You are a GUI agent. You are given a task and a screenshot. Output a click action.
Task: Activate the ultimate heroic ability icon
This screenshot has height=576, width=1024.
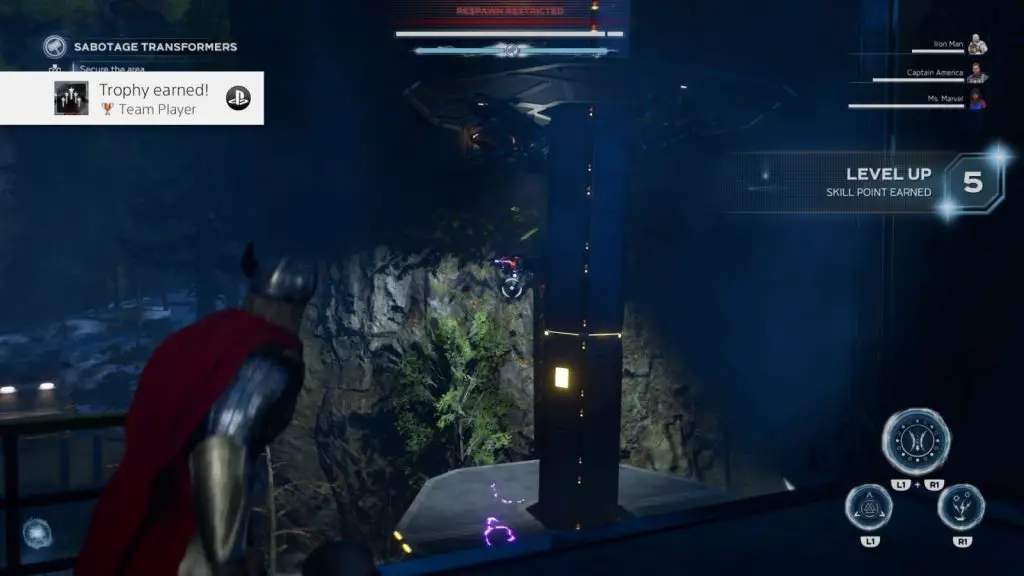pos(916,442)
